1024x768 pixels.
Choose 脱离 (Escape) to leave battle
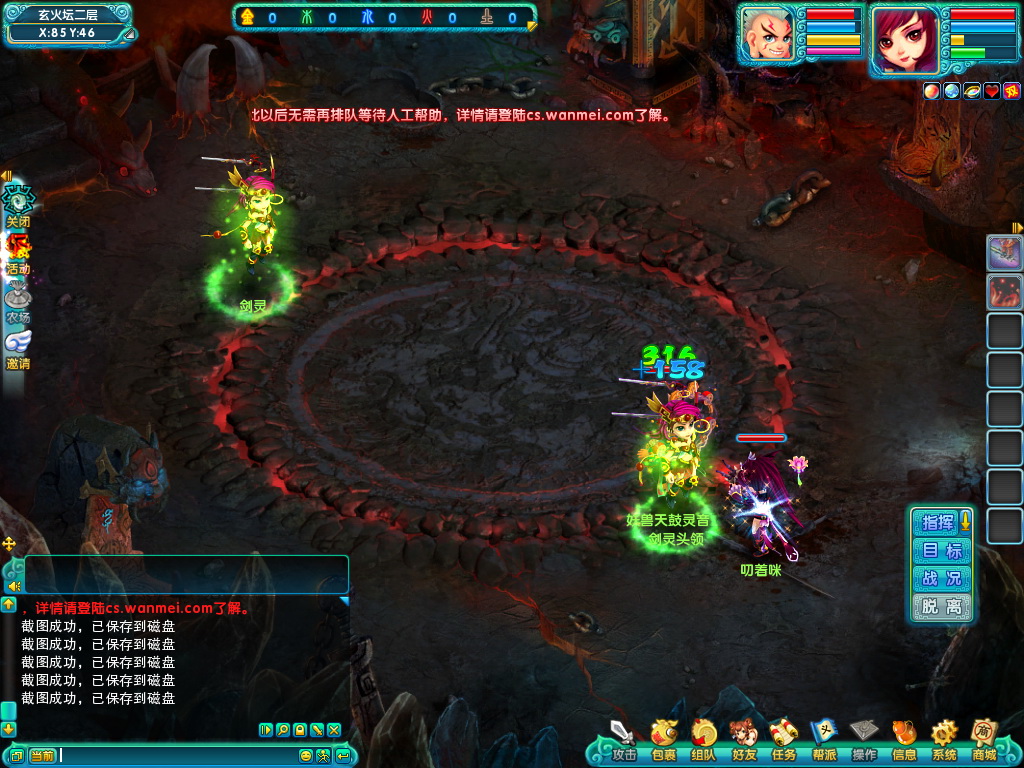point(942,606)
